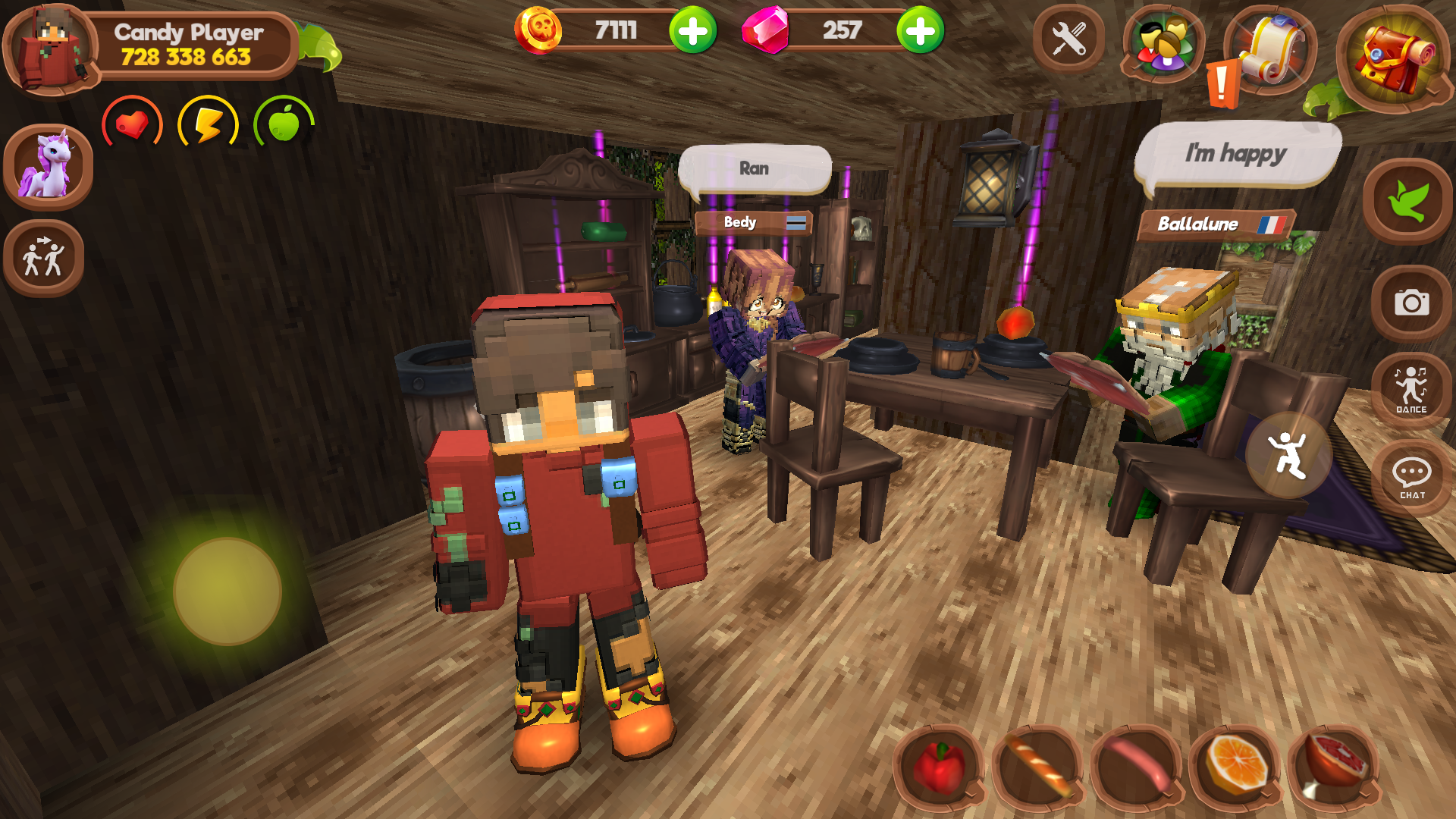Open the Dance menu
The image size is (1456, 819).
tap(1411, 391)
